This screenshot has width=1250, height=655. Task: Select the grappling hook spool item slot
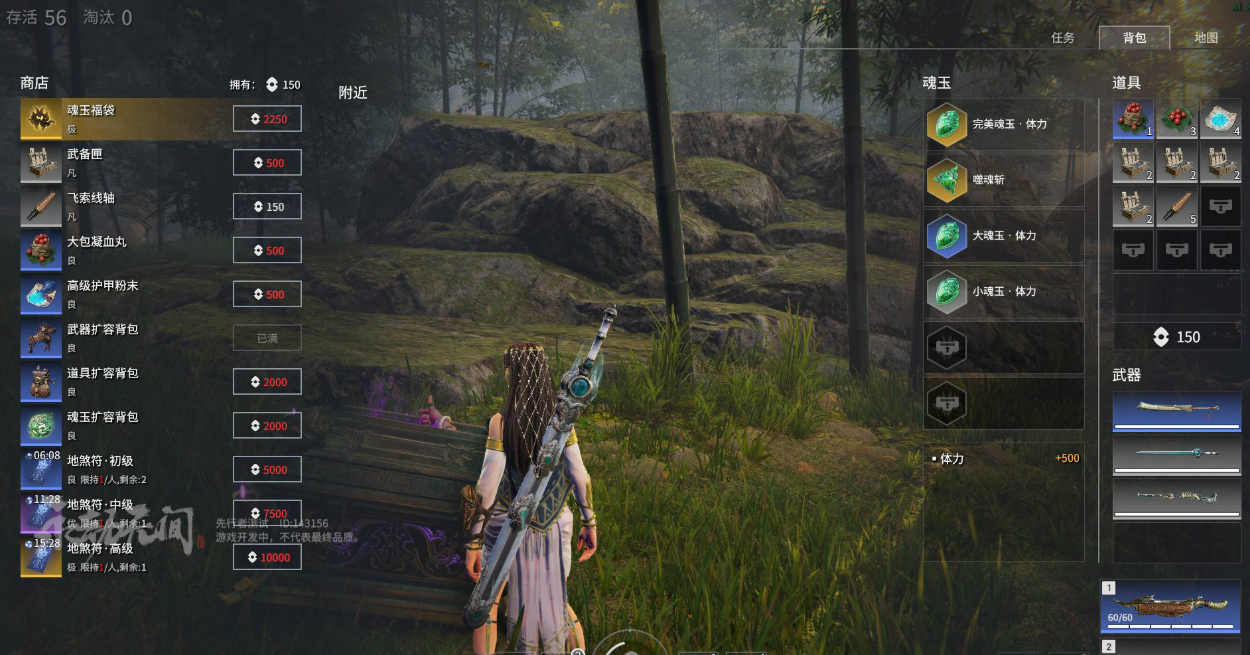pyautogui.click(x=1177, y=207)
